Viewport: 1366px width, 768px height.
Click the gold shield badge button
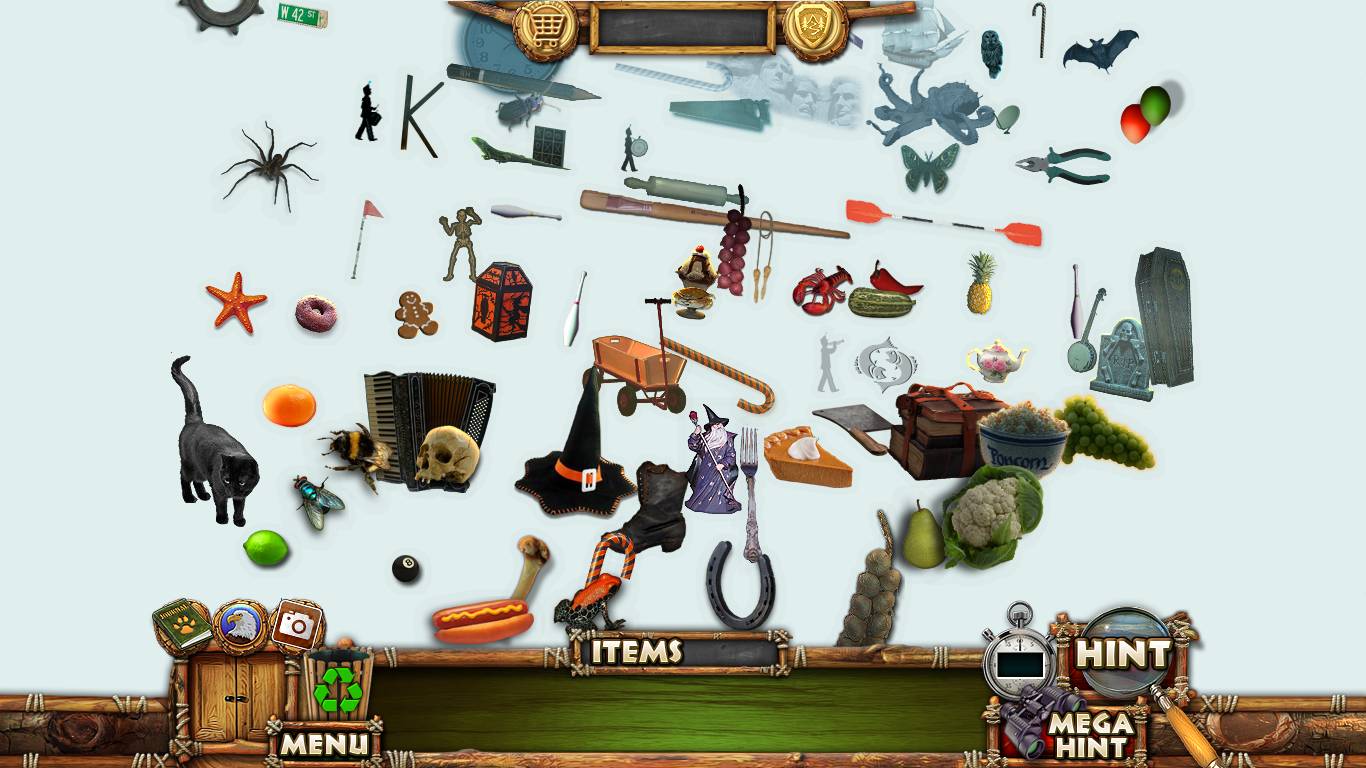point(815,28)
